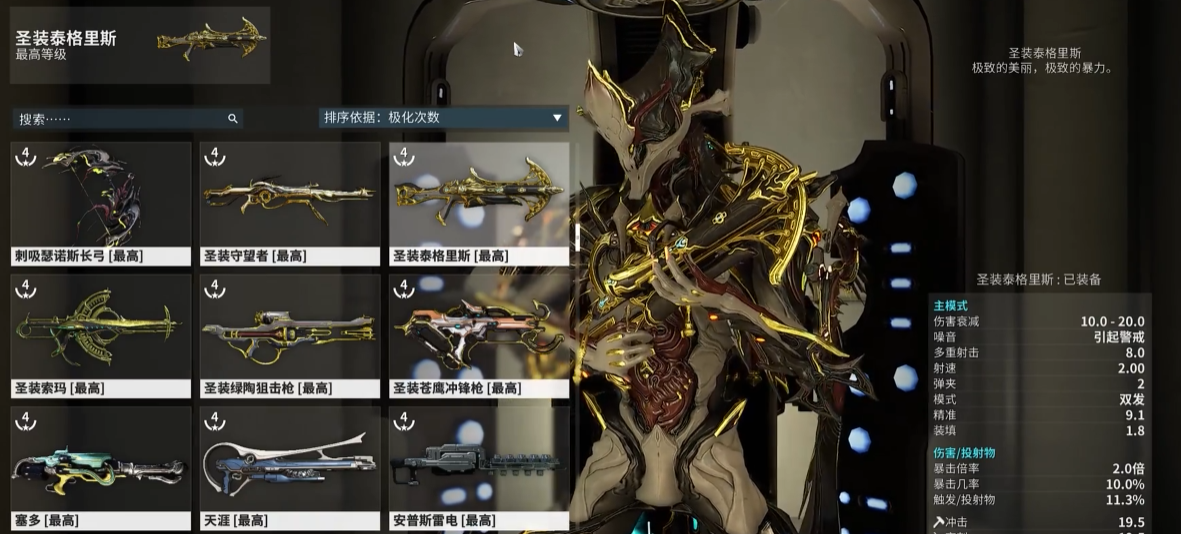
Task: Select the 安普斯雷电 weapon tile
Action: 479,468
